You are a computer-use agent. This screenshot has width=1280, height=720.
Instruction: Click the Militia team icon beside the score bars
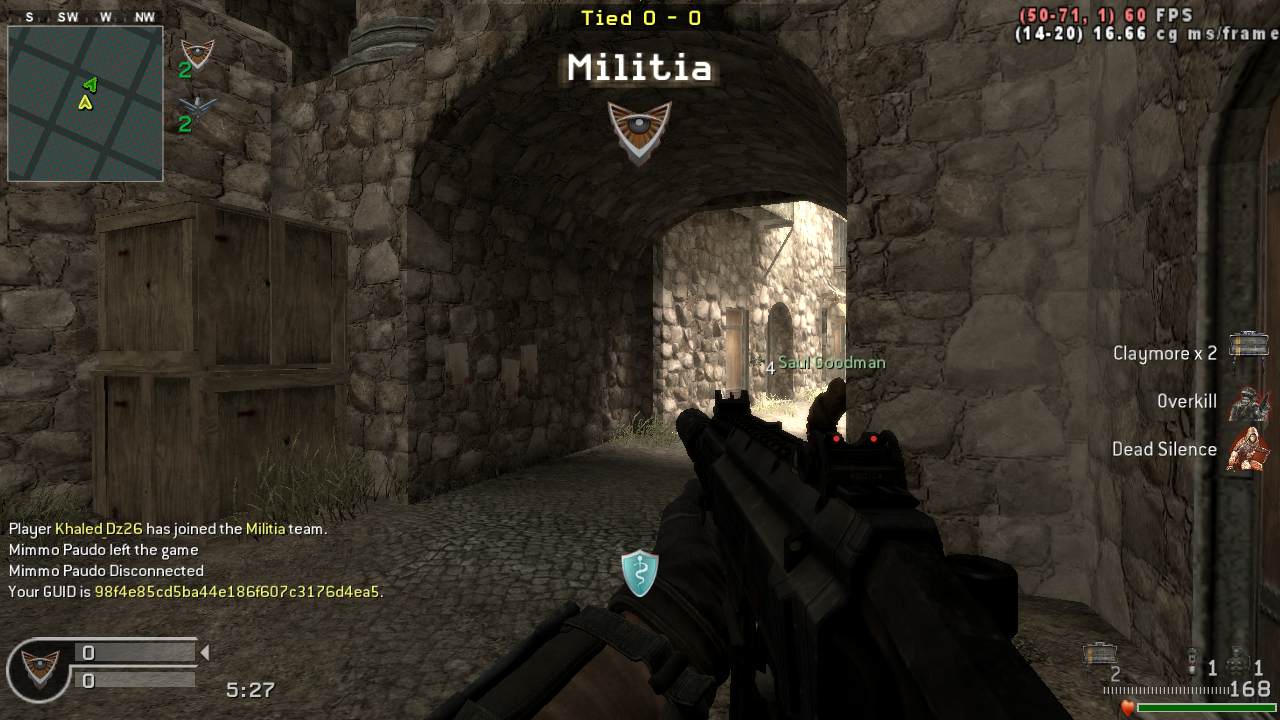pos(40,667)
